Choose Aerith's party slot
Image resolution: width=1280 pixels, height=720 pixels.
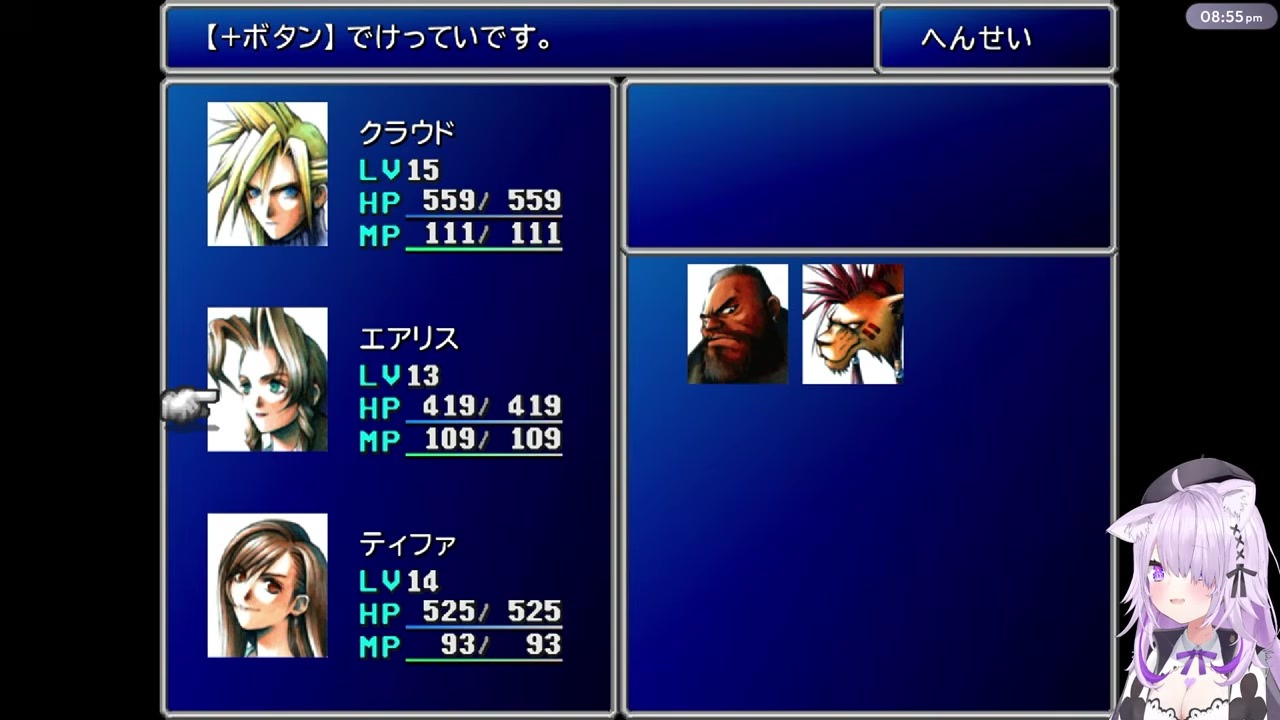267,379
